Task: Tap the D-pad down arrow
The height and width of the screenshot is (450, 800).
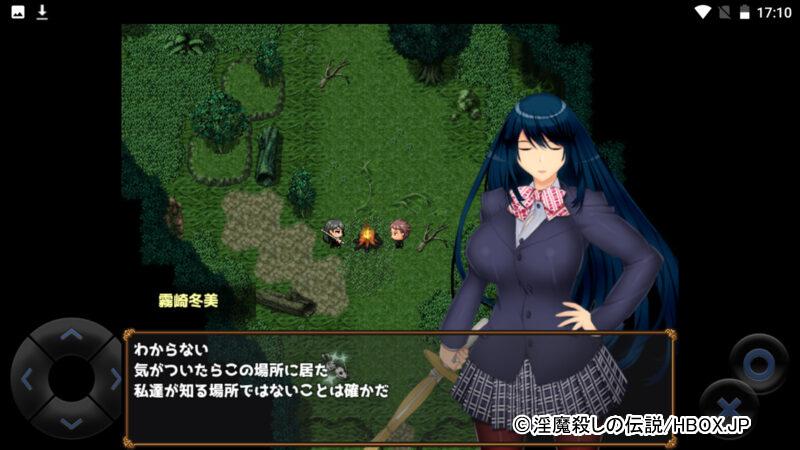Action: [x=69, y=422]
